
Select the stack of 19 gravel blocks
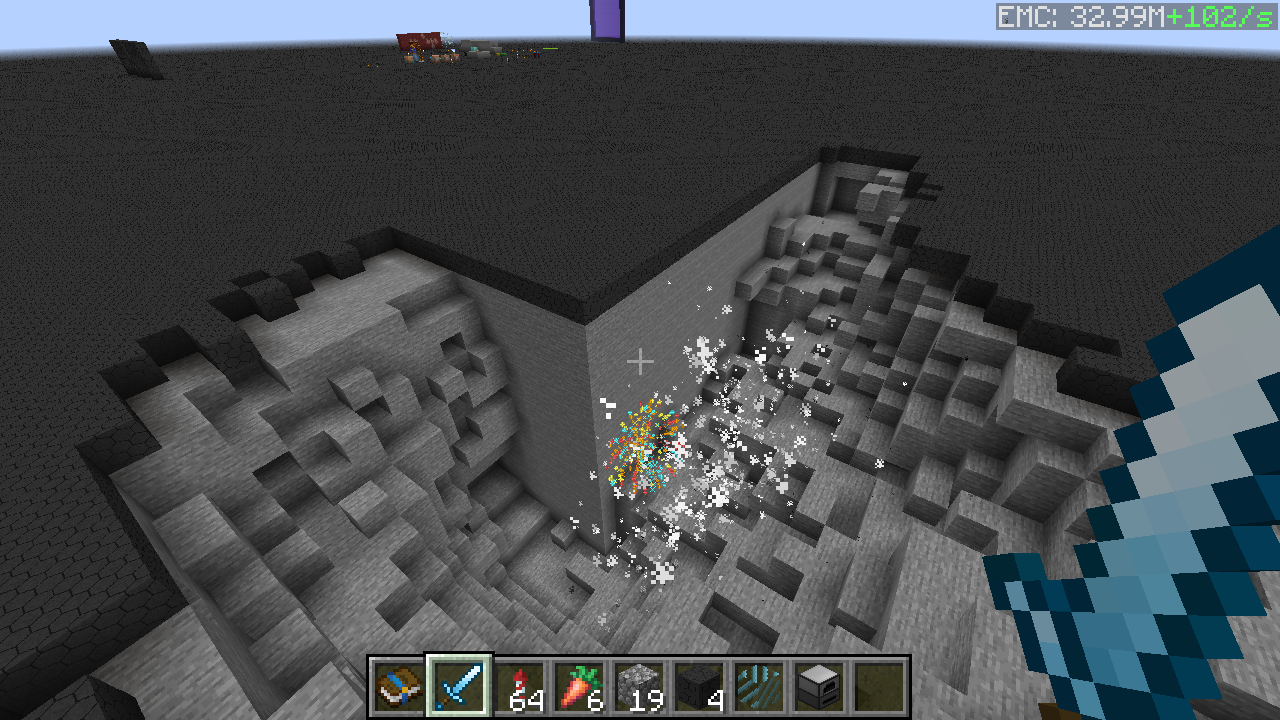(639, 686)
